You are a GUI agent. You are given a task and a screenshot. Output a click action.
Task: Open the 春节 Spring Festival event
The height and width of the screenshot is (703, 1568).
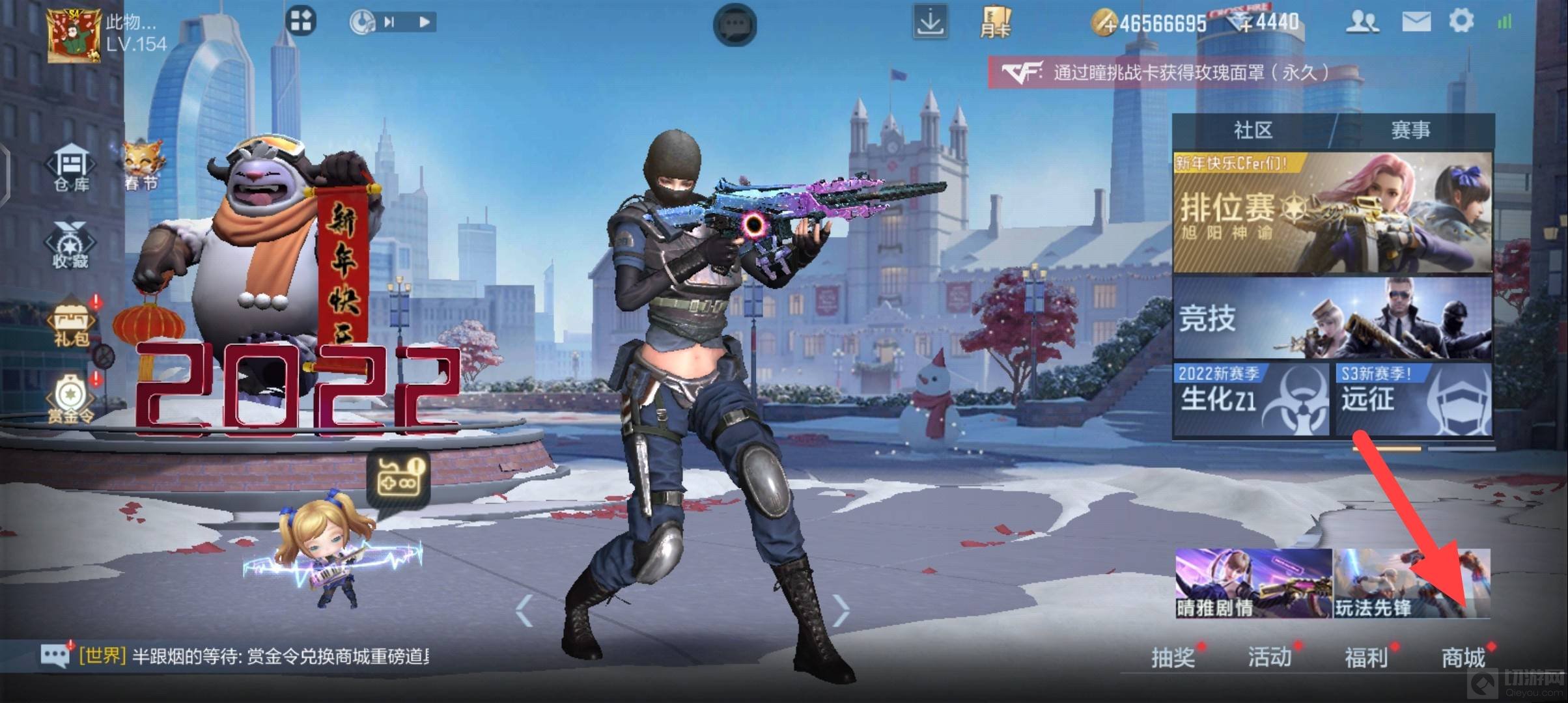tap(142, 167)
